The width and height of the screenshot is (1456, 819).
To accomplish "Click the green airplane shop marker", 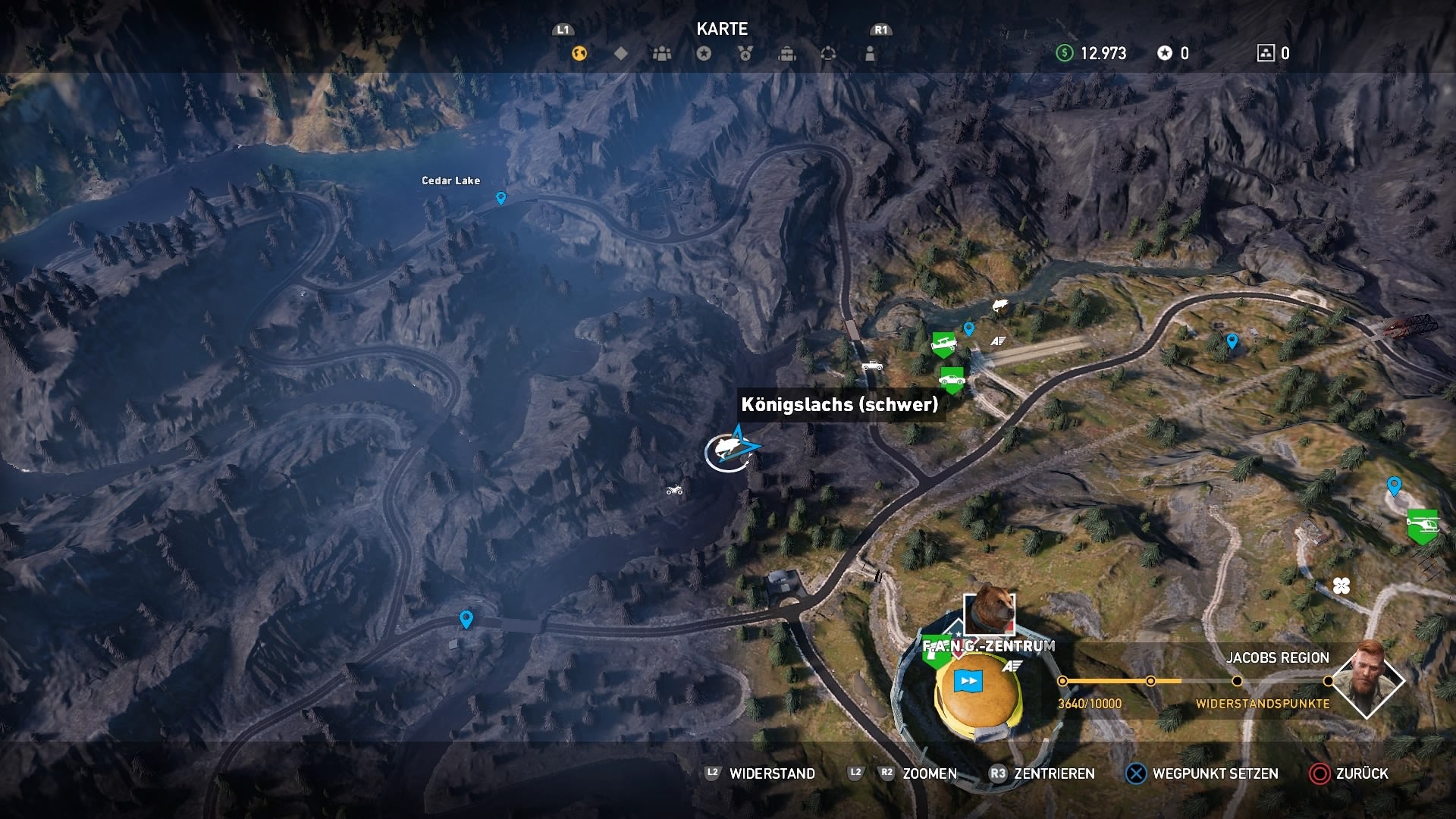I will (x=943, y=344).
